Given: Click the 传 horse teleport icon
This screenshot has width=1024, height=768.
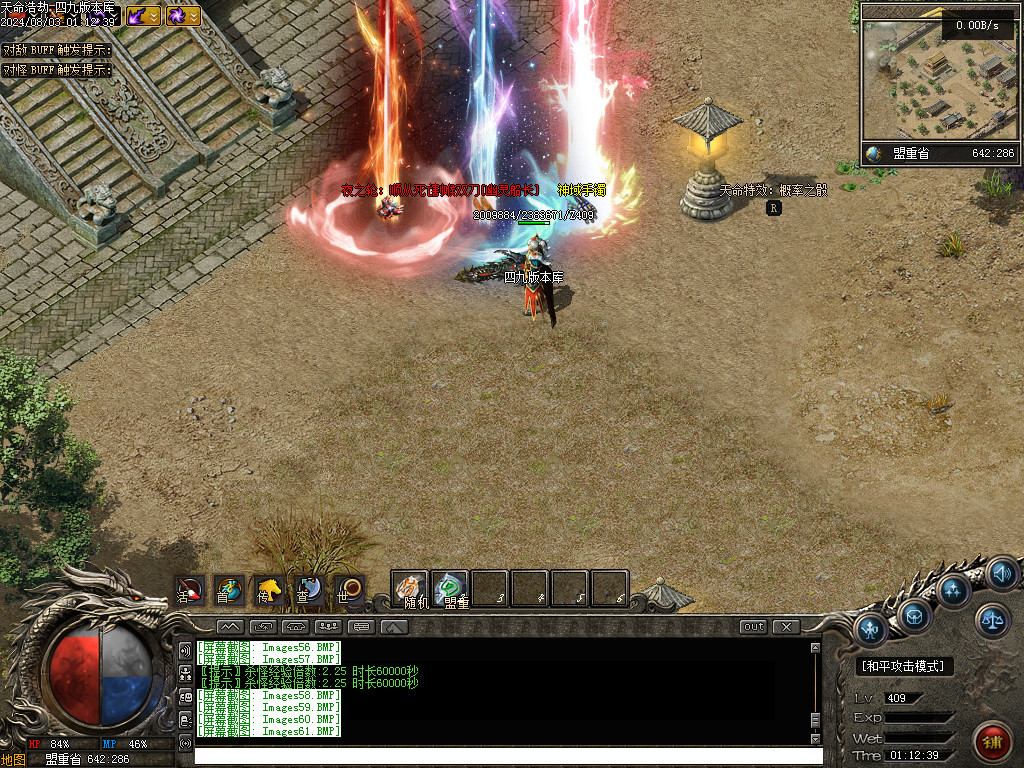Looking at the screenshot, I should [269, 590].
